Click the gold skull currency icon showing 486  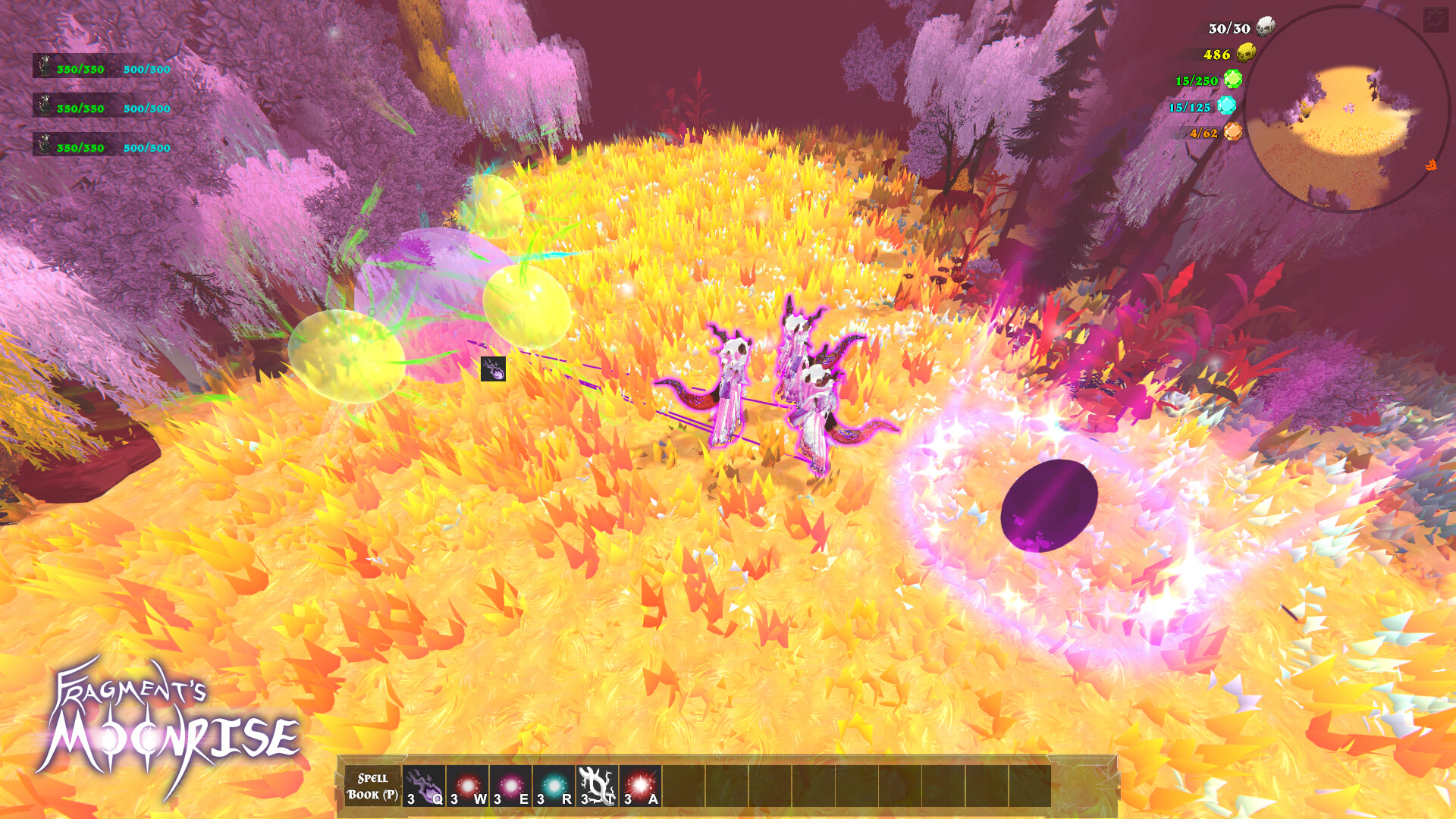click(1245, 53)
